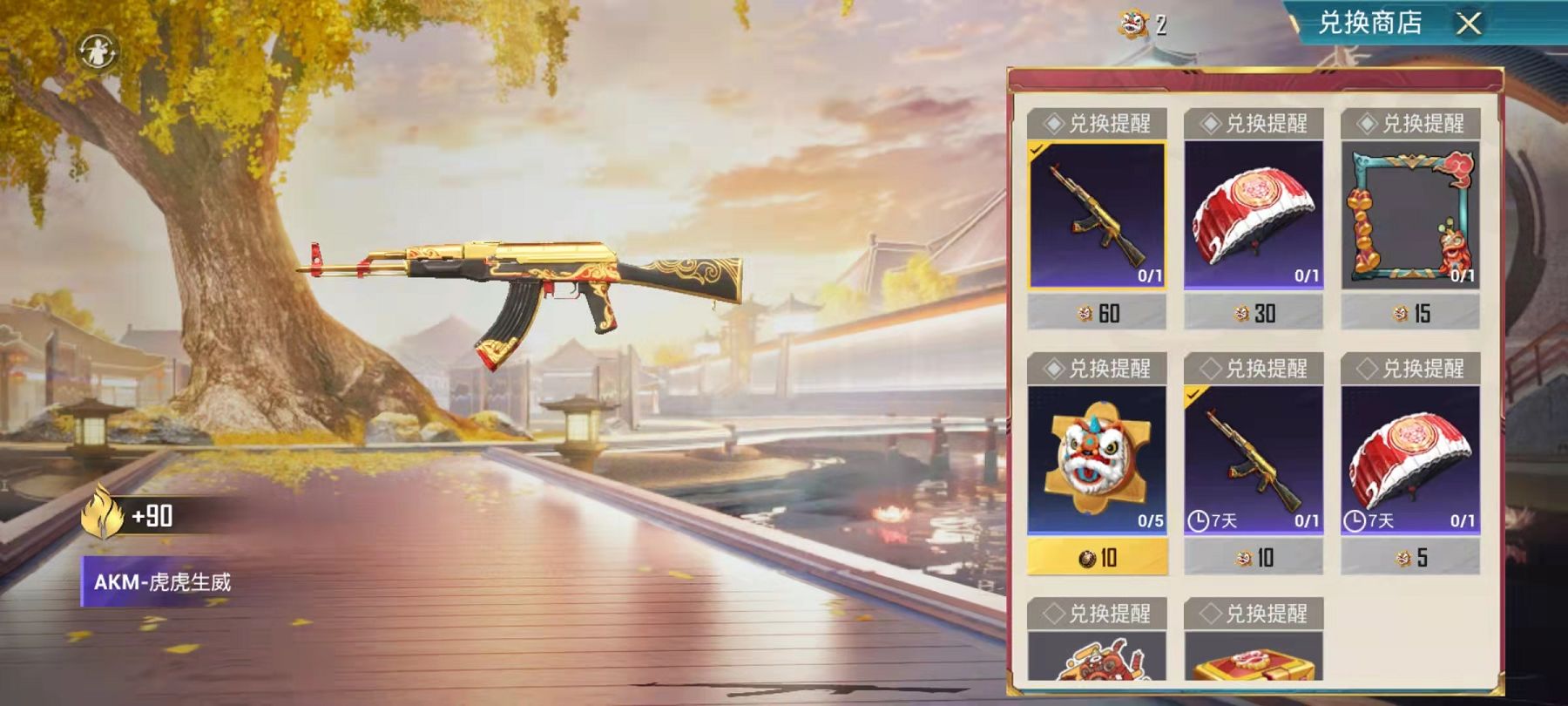The width and height of the screenshot is (1568, 706).
Task: Close the exchange shop with the X
Action: (1469, 24)
